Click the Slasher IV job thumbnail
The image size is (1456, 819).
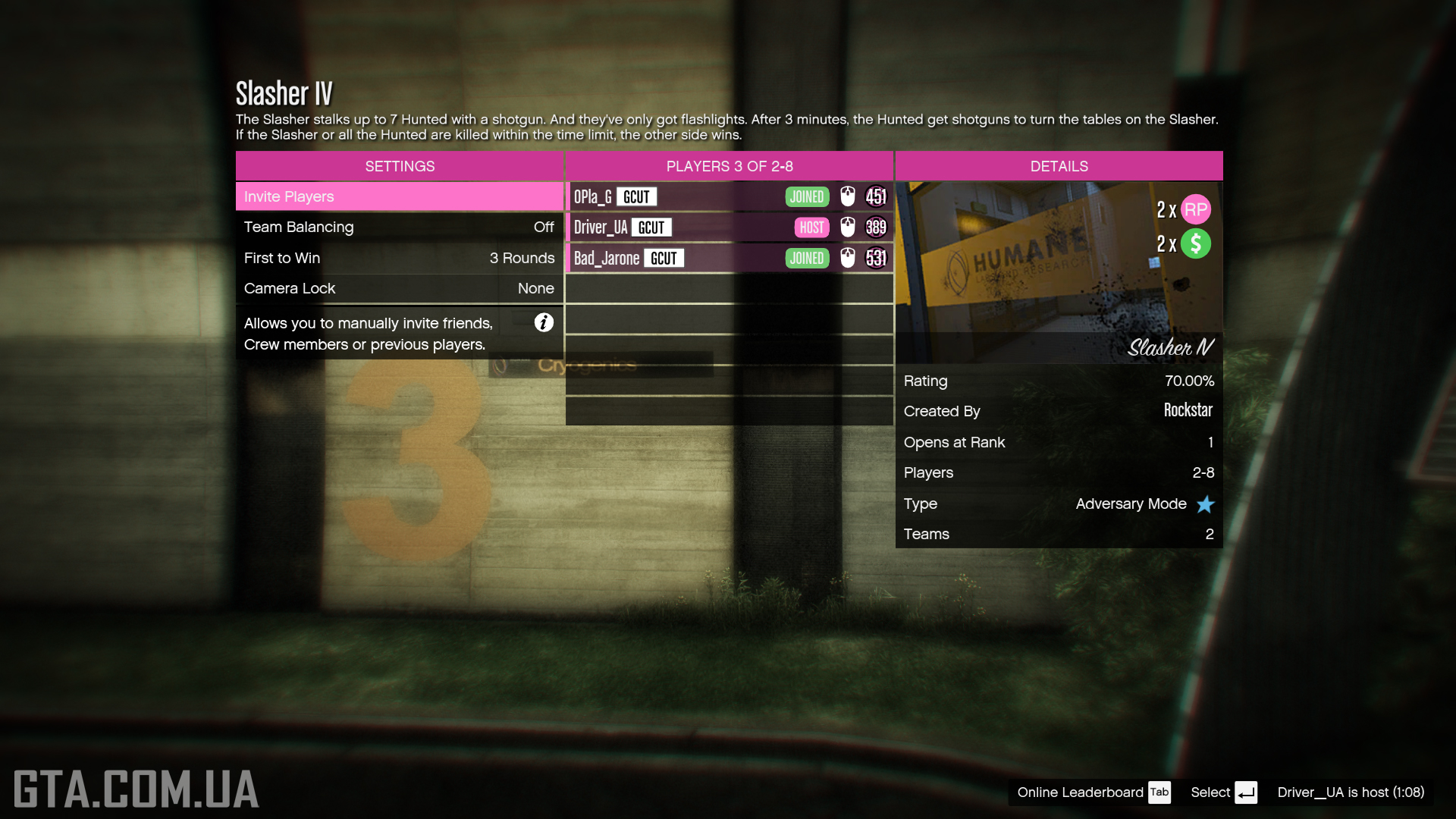(x=1059, y=271)
